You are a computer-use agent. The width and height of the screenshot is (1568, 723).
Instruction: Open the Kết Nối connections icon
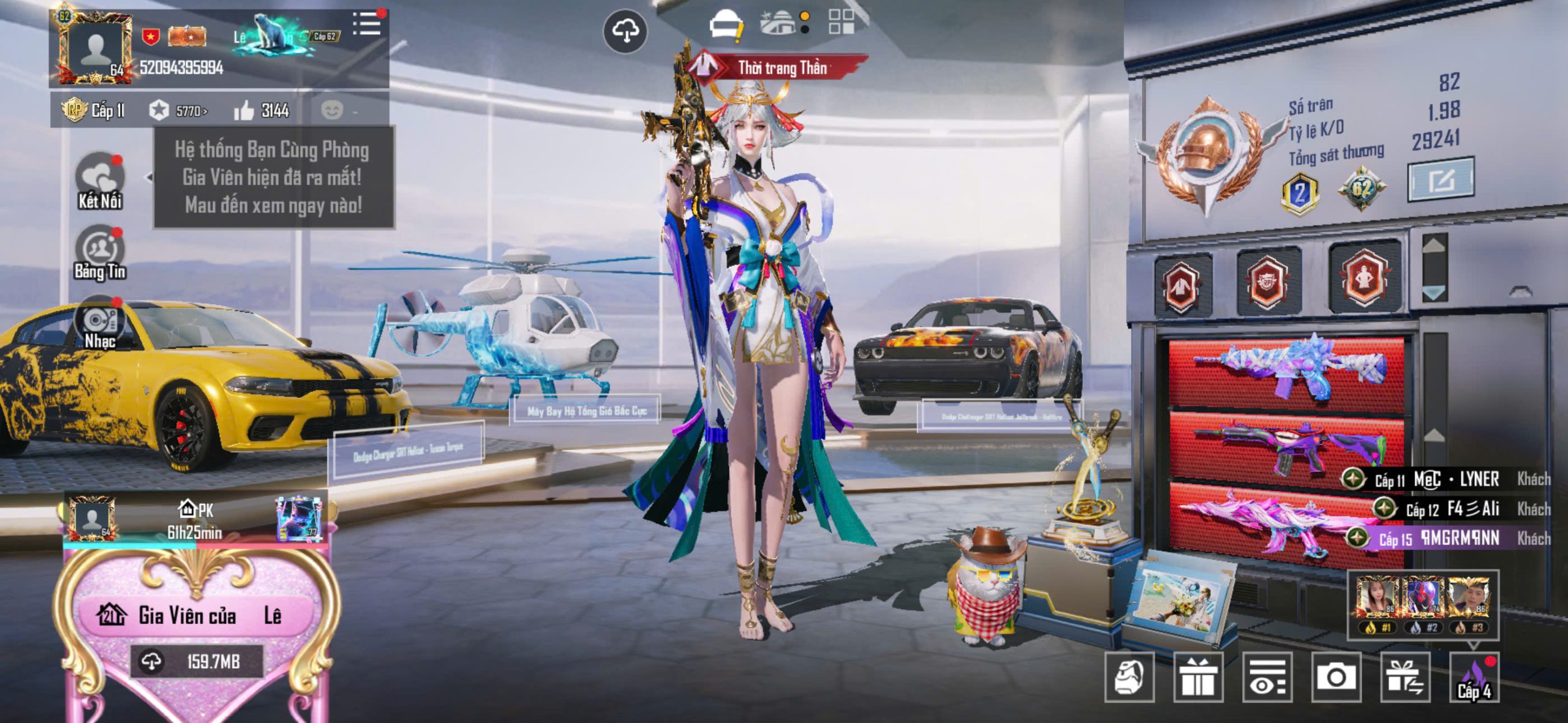pyautogui.click(x=100, y=181)
